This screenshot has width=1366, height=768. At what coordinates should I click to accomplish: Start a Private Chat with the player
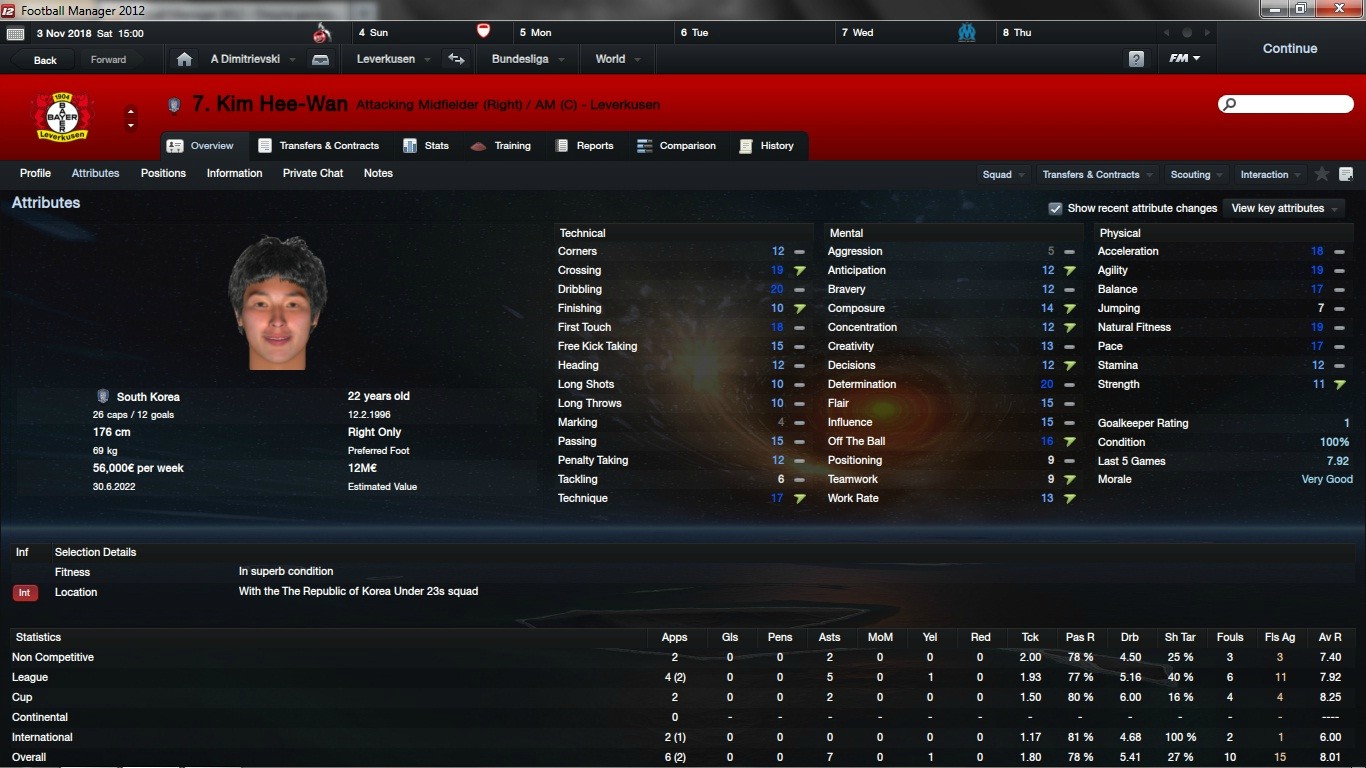click(x=313, y=173)
